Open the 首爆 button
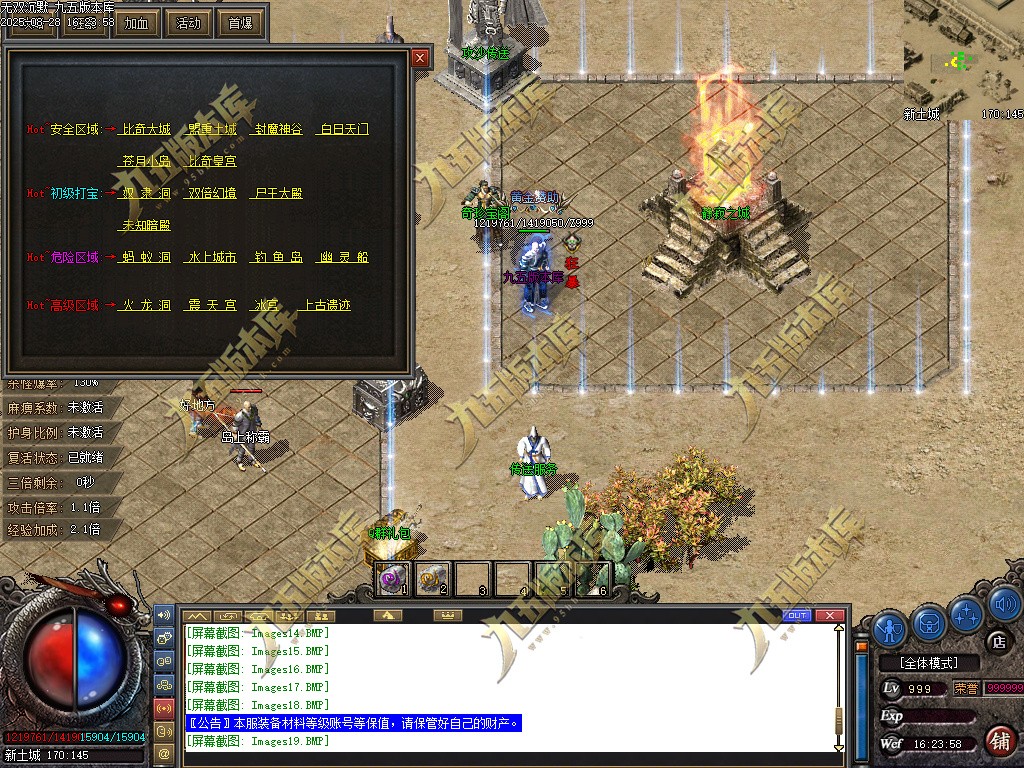The image size is (1024, 768). click(240, 23)
